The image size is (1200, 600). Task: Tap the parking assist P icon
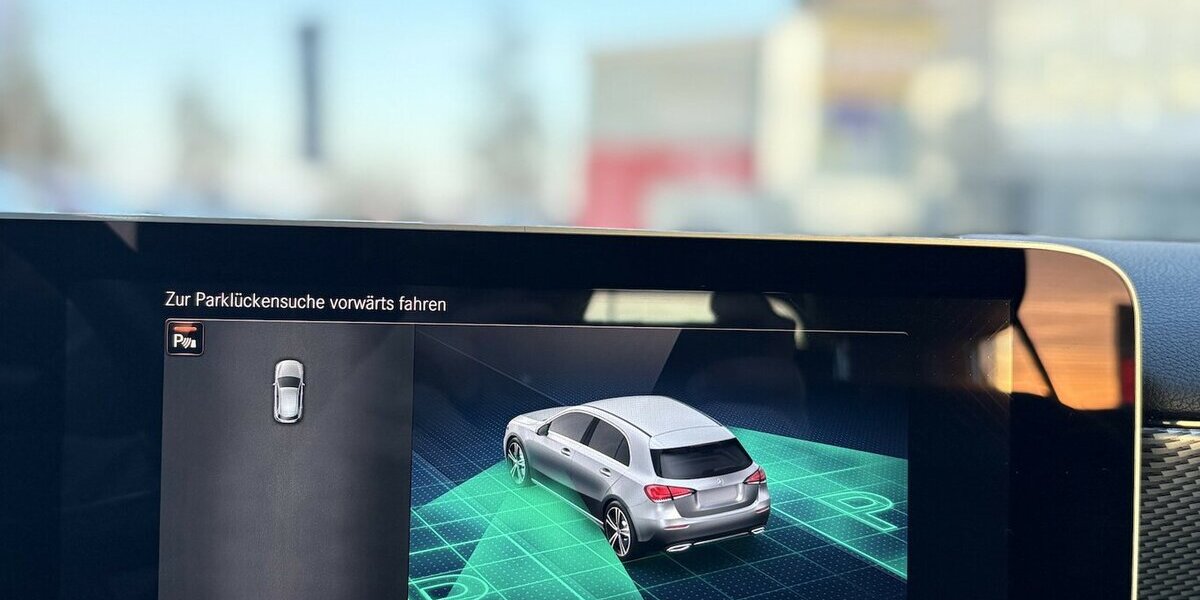coord(185,338)
